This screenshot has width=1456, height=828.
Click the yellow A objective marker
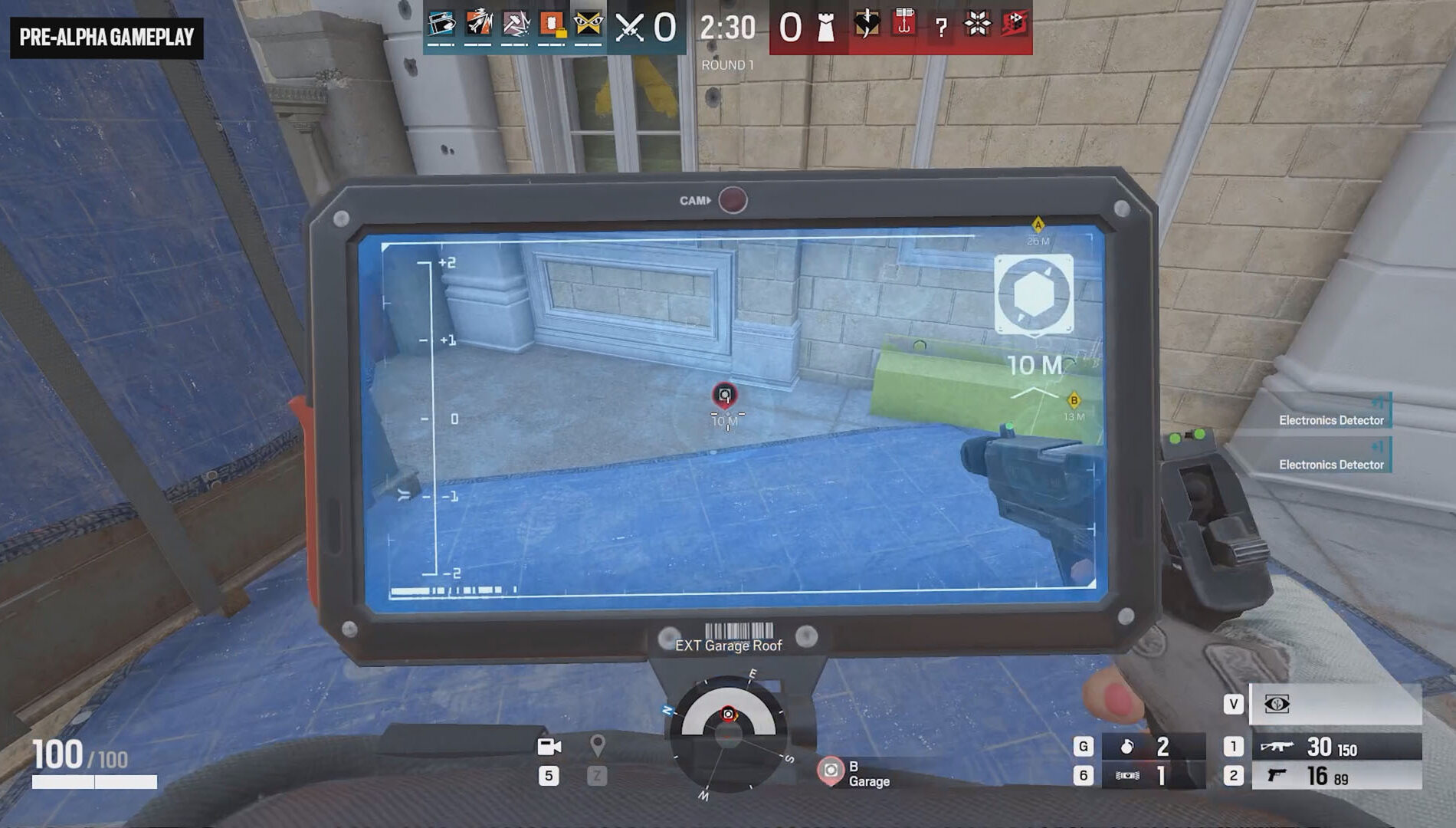click(1038, 225)
